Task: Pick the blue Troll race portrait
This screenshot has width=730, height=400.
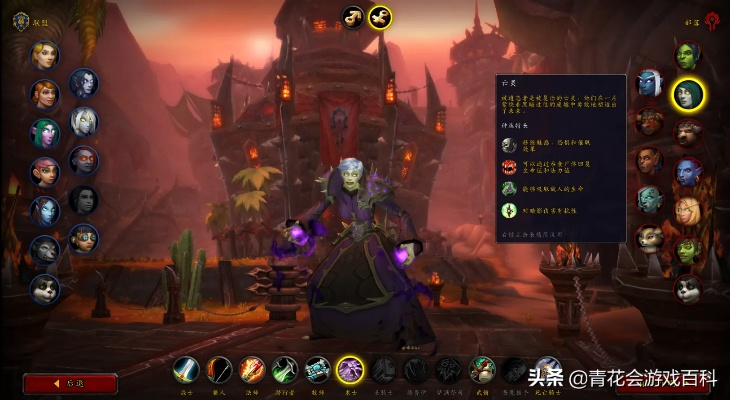Action: [687, 172]
